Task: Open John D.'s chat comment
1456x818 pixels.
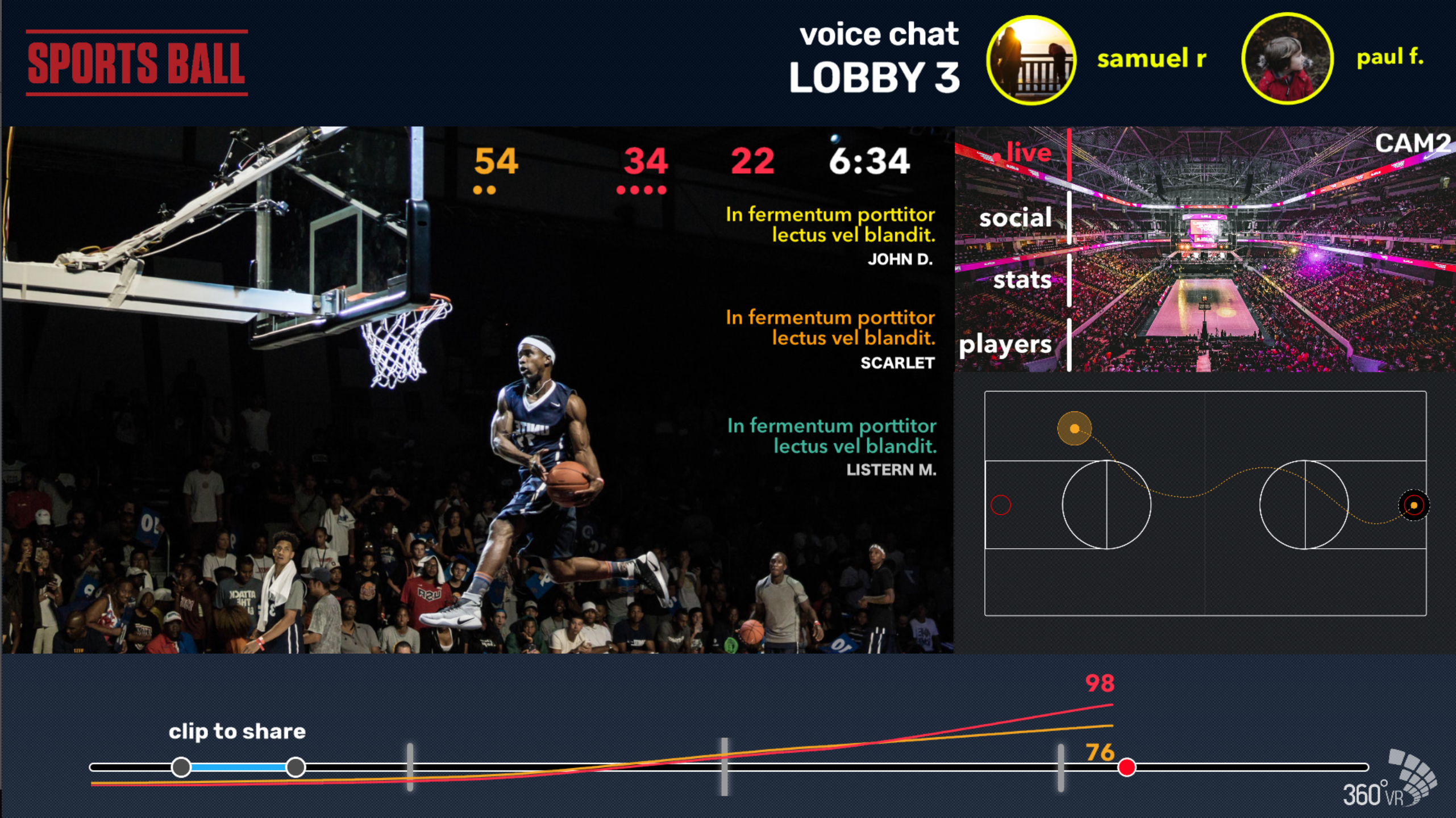Action: (x=830, y=235)
